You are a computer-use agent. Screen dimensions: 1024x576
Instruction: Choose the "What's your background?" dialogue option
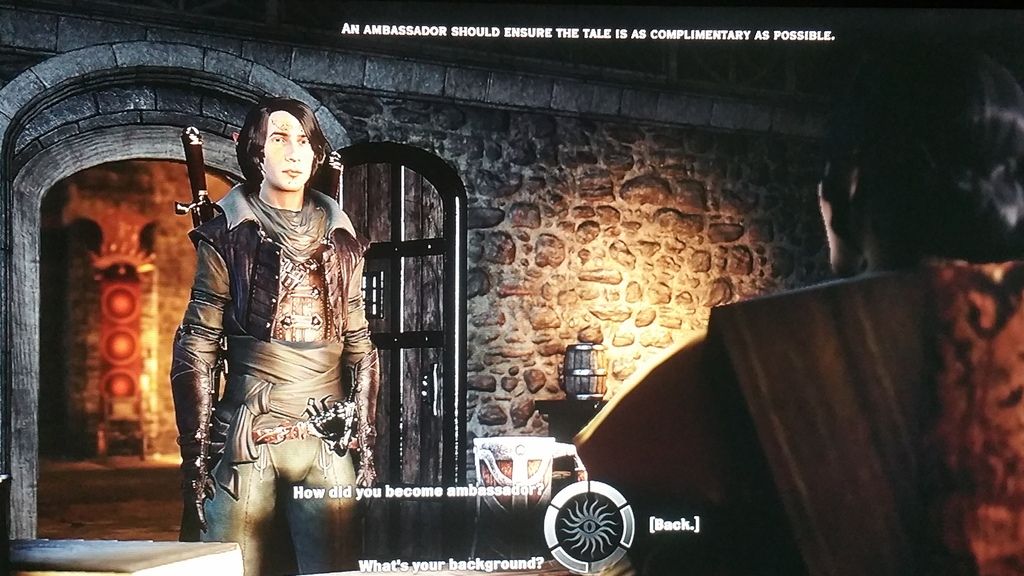(450, 565)
